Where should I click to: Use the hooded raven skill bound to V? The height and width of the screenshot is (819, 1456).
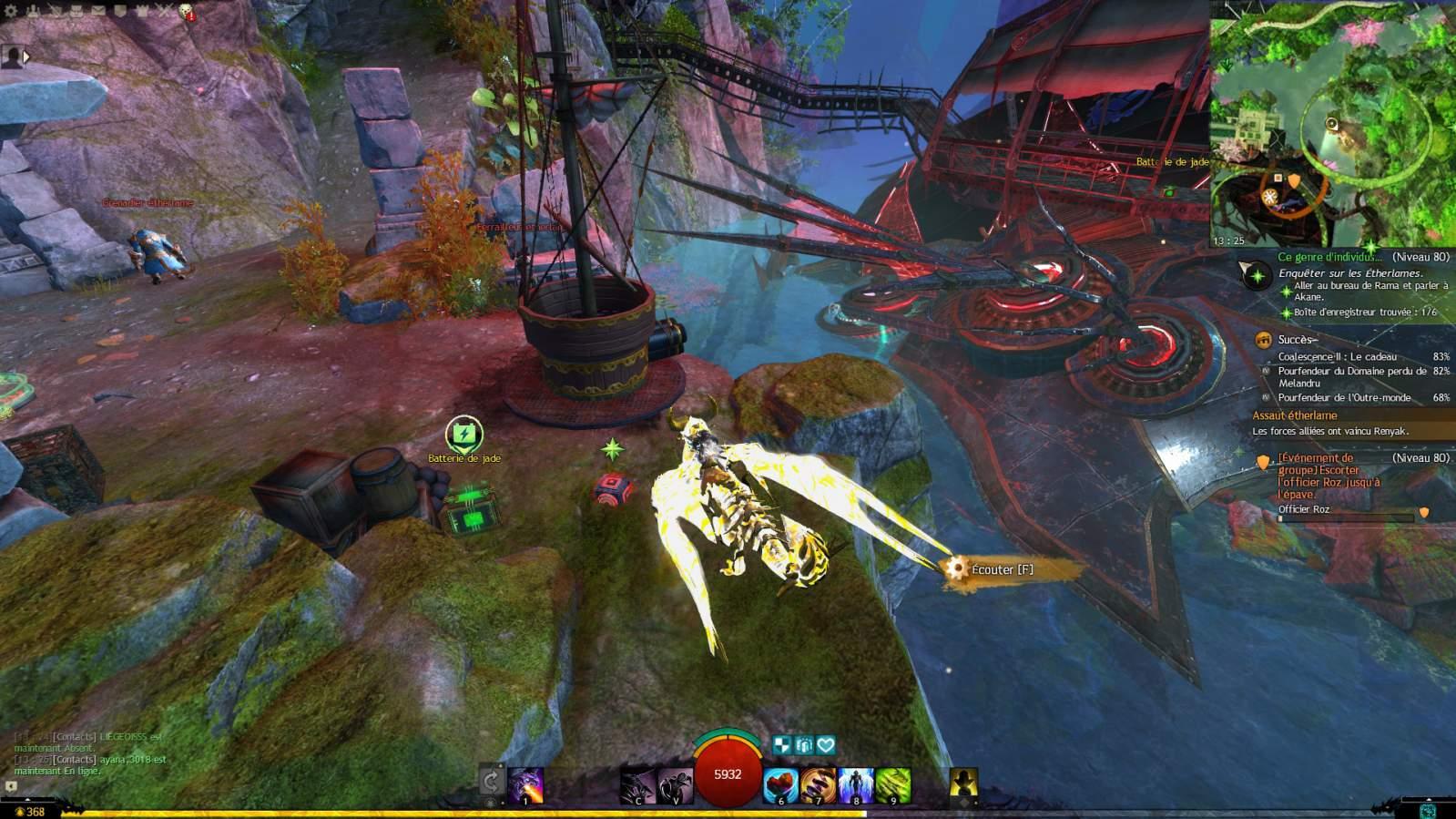(675, 785)
